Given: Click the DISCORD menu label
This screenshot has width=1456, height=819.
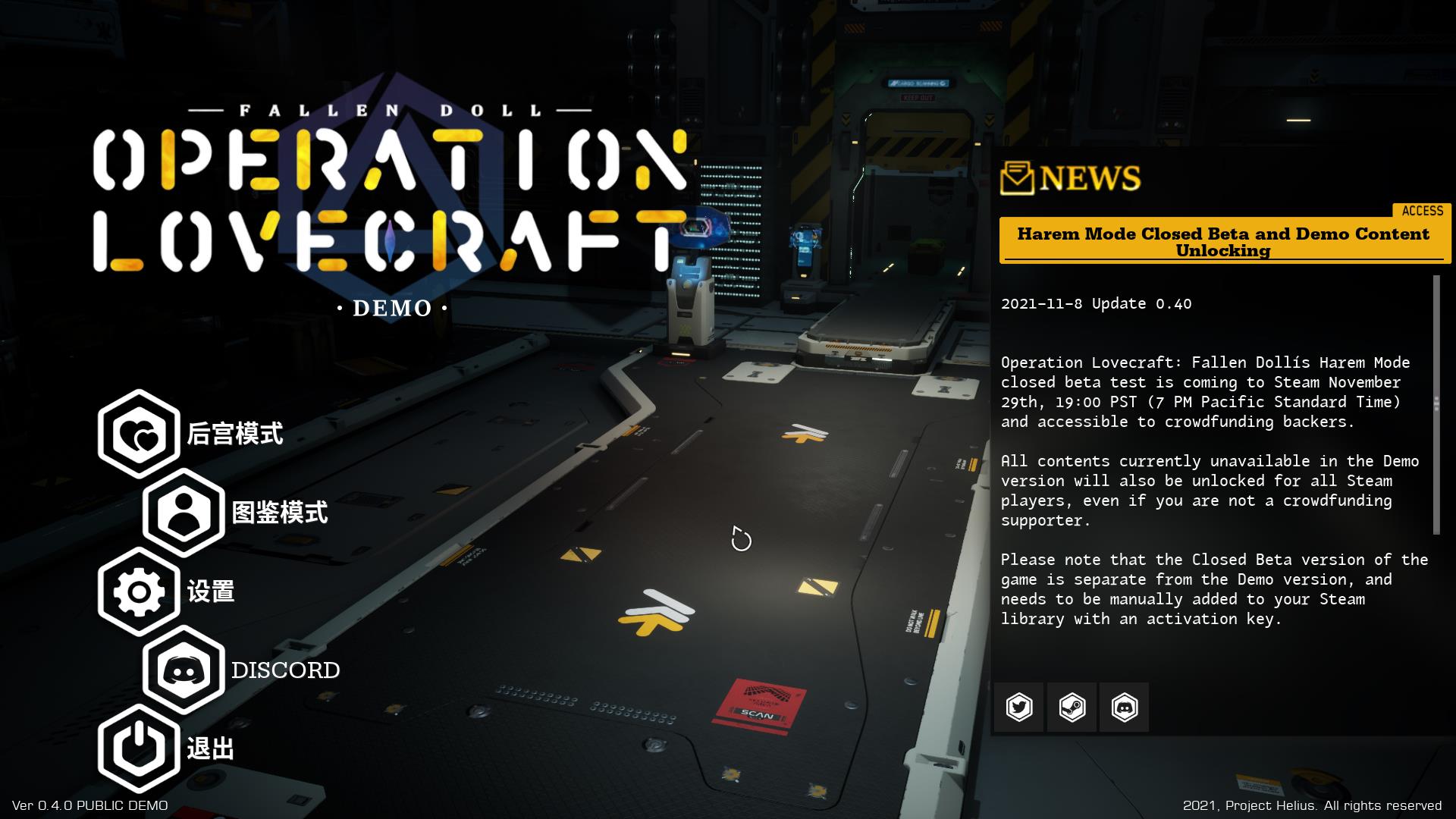Looking at the screenshot, I should coord(286,670).
